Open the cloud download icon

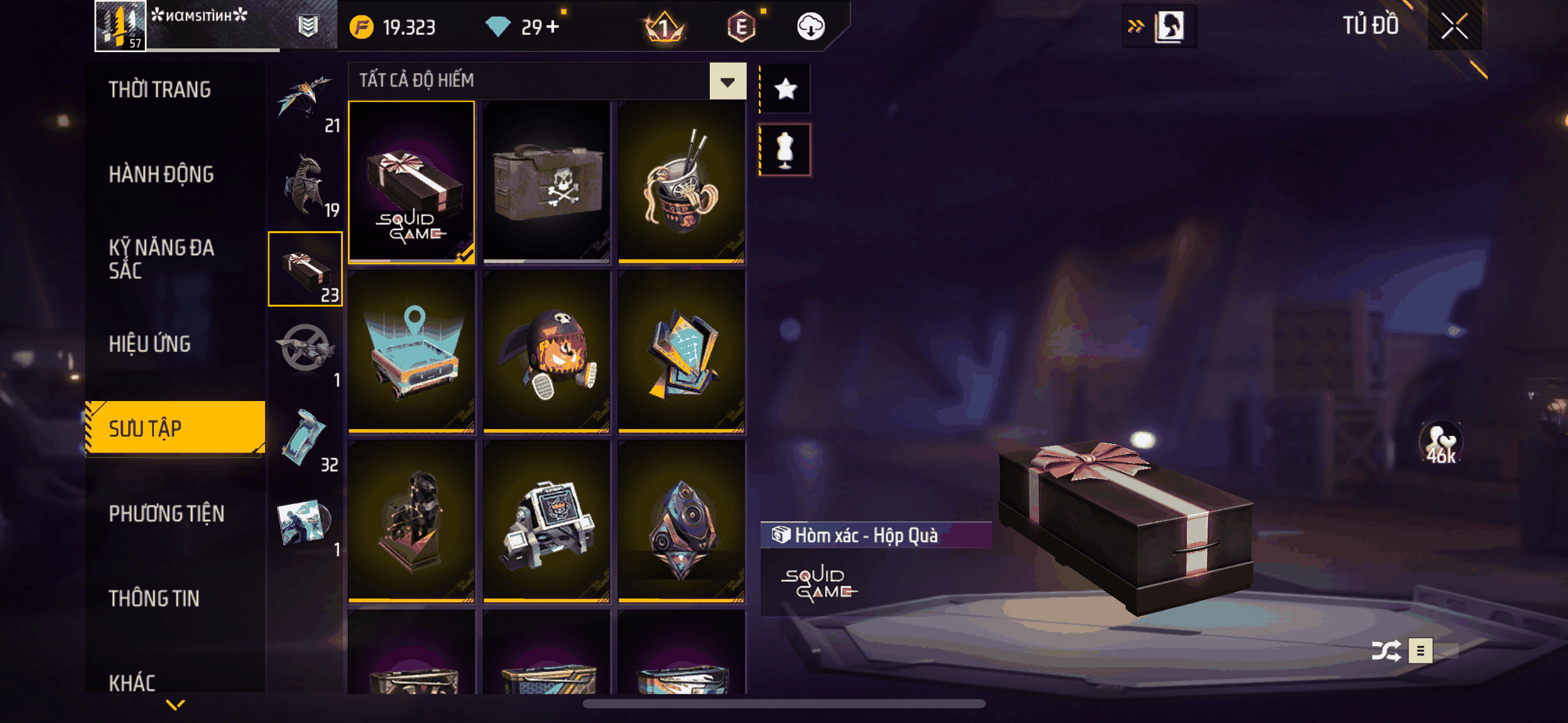810,27
